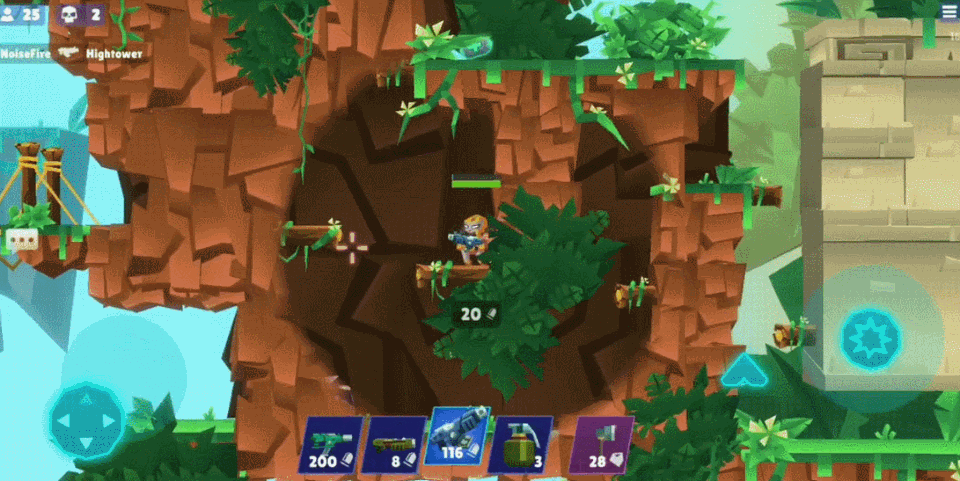Tap the fire aim joystick button
Image resolution: width=960 pixels, height=481 pixels.
click(x=870, y=339)
